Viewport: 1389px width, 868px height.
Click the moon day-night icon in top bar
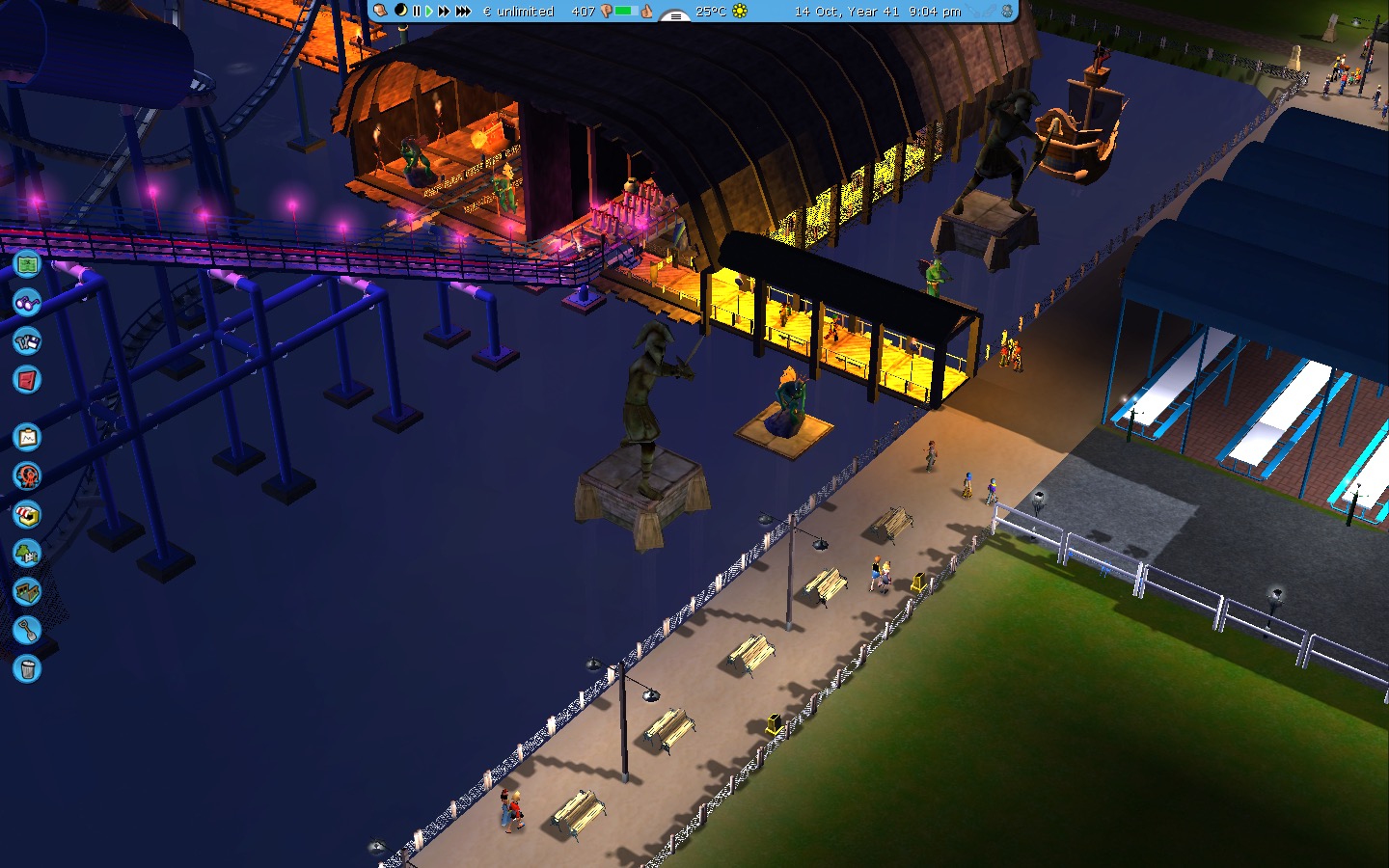(x=399, y=11)
